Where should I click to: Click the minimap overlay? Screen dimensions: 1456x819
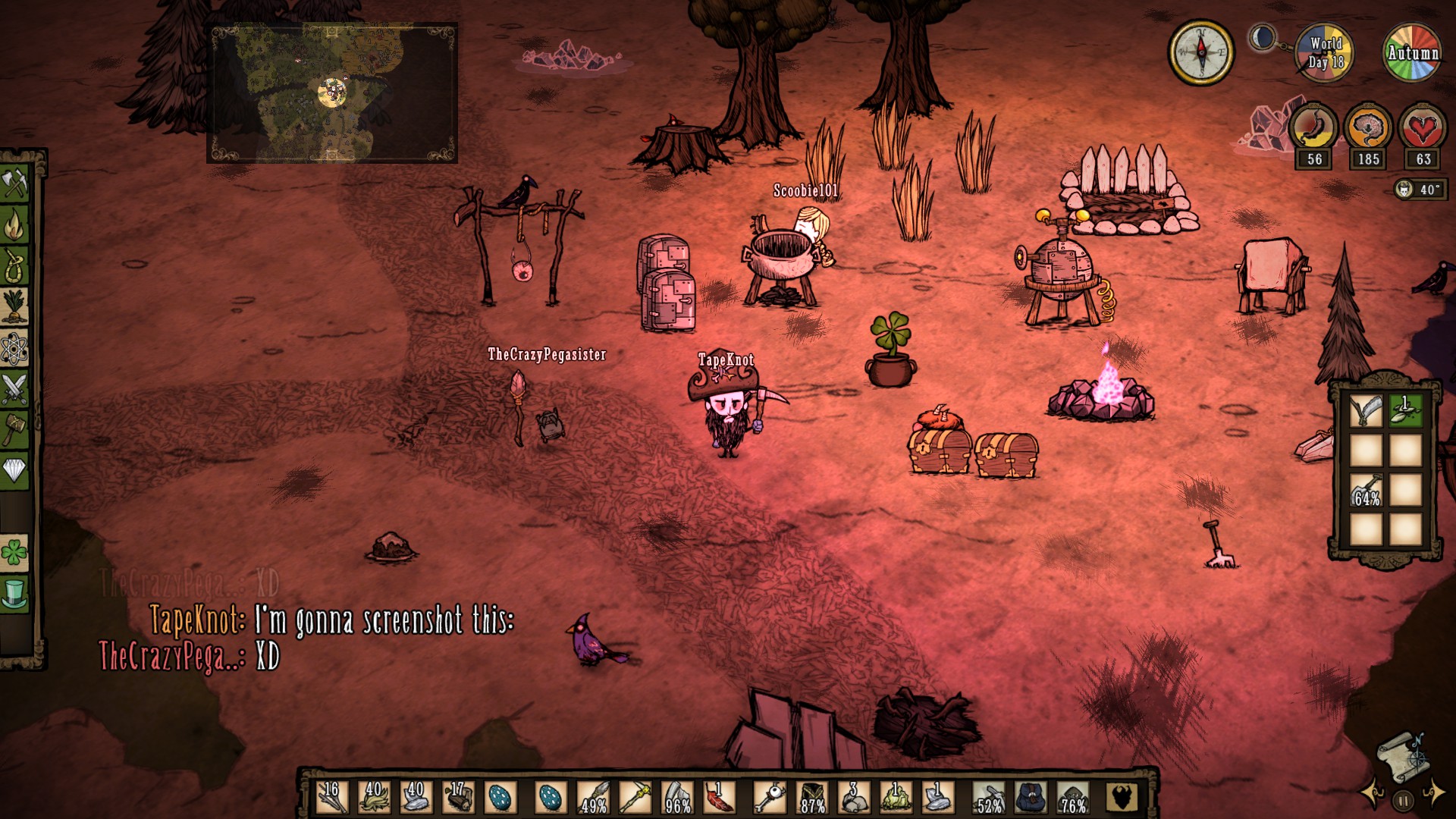[x=332, y=93]
